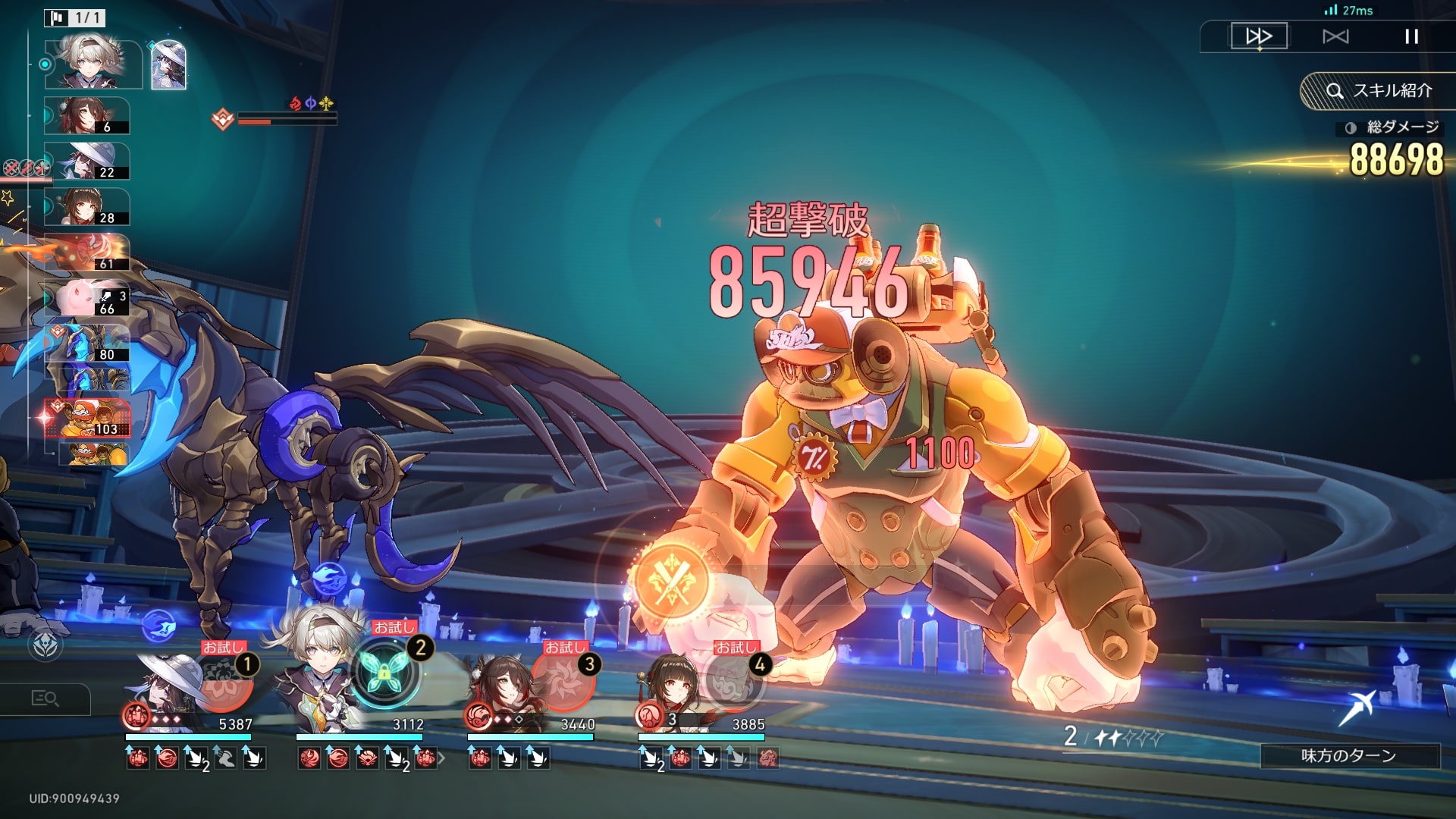Activate ultimate of character slot 4
Screen dimensions: 1456x819
pyautogui.click(x=733, y=681)
